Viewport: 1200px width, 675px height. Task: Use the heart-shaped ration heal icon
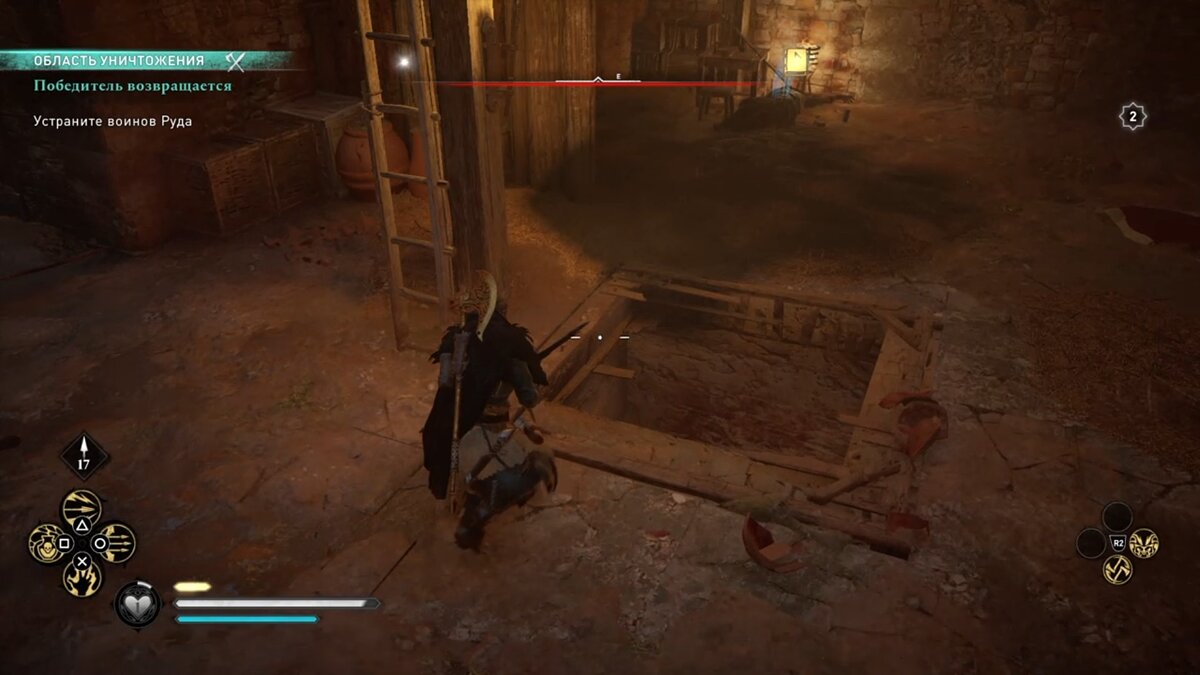(137, 604)
